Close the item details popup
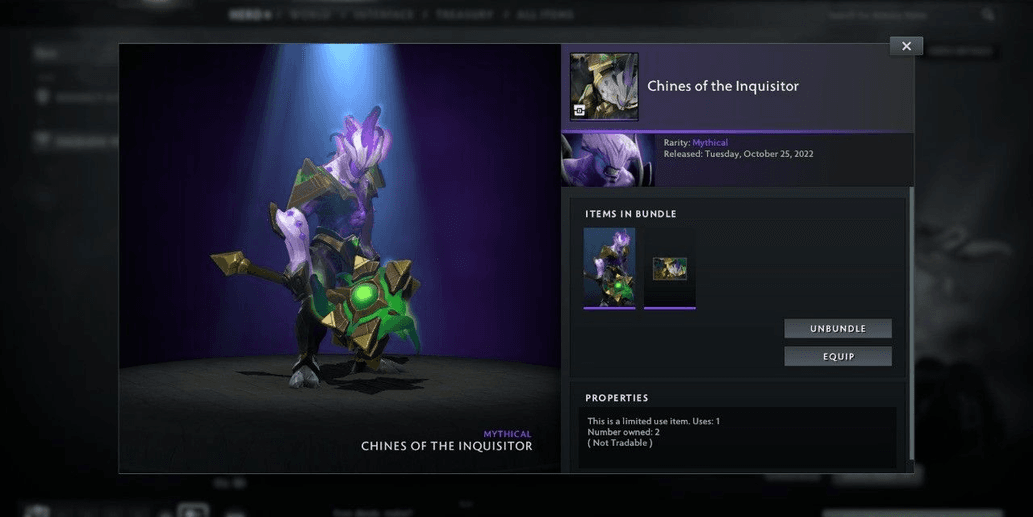This screenshot has width=1033, height=517. [x=906, y=46]
